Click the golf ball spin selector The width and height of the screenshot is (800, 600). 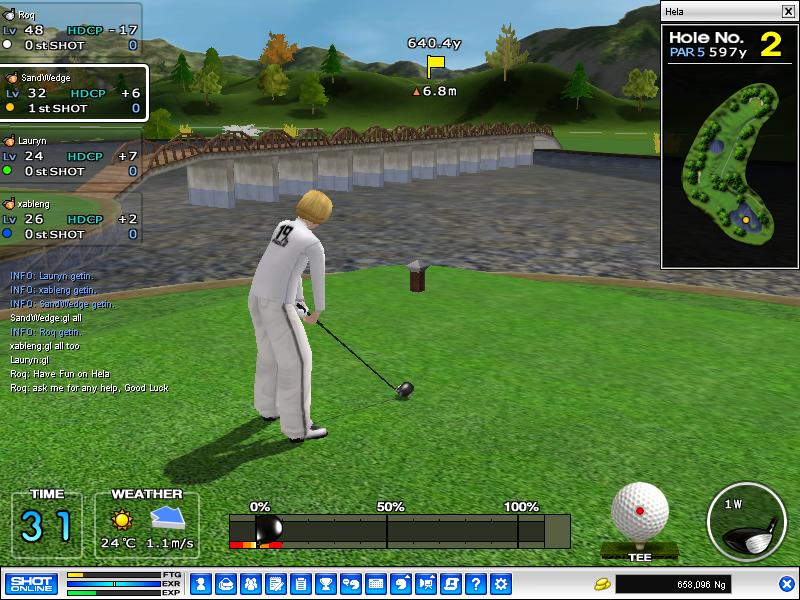(x=640, y=512)
